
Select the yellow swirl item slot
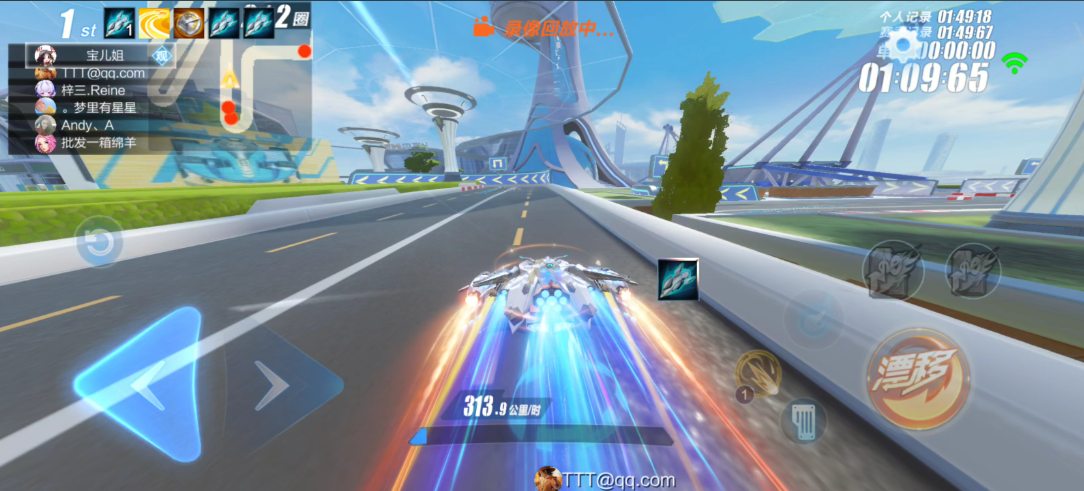pos(154,22)
